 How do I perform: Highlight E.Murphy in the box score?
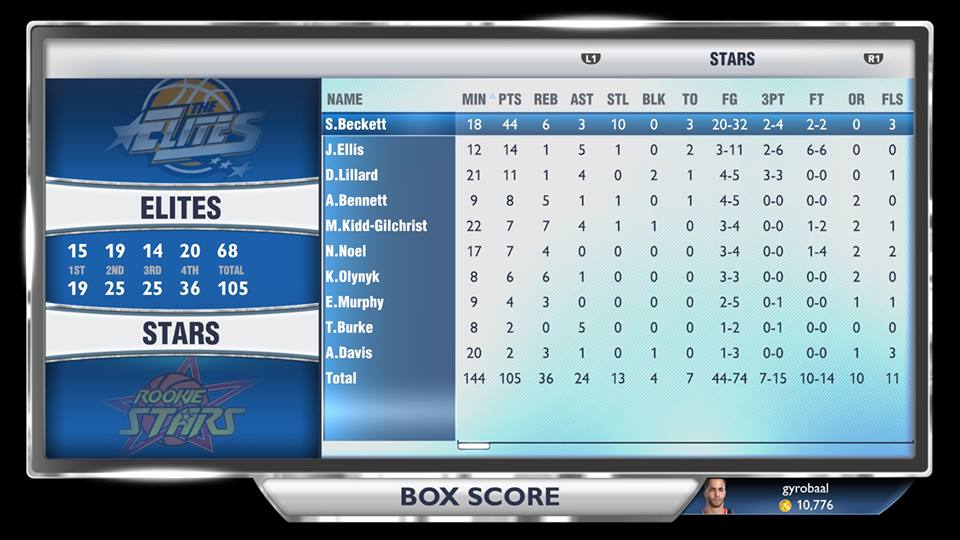[354, 302]
